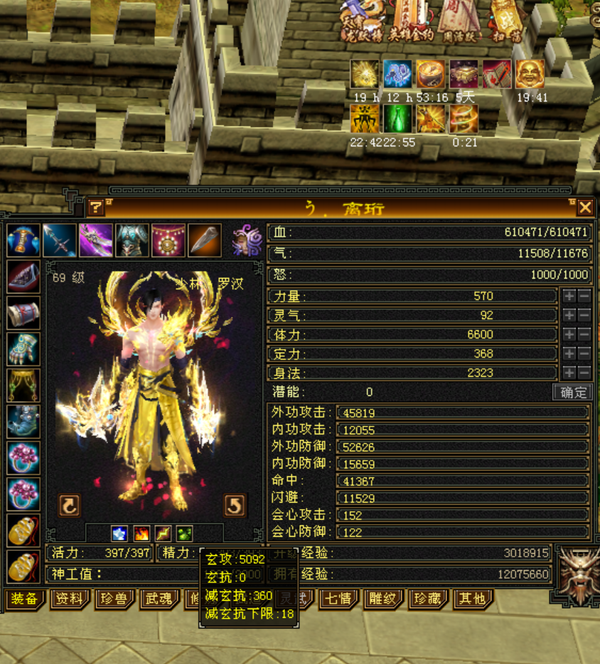The height and width of the screenshot is (664, 600).
Task: Switch to the 装备 tab
Action: click(x=24, y=599)
